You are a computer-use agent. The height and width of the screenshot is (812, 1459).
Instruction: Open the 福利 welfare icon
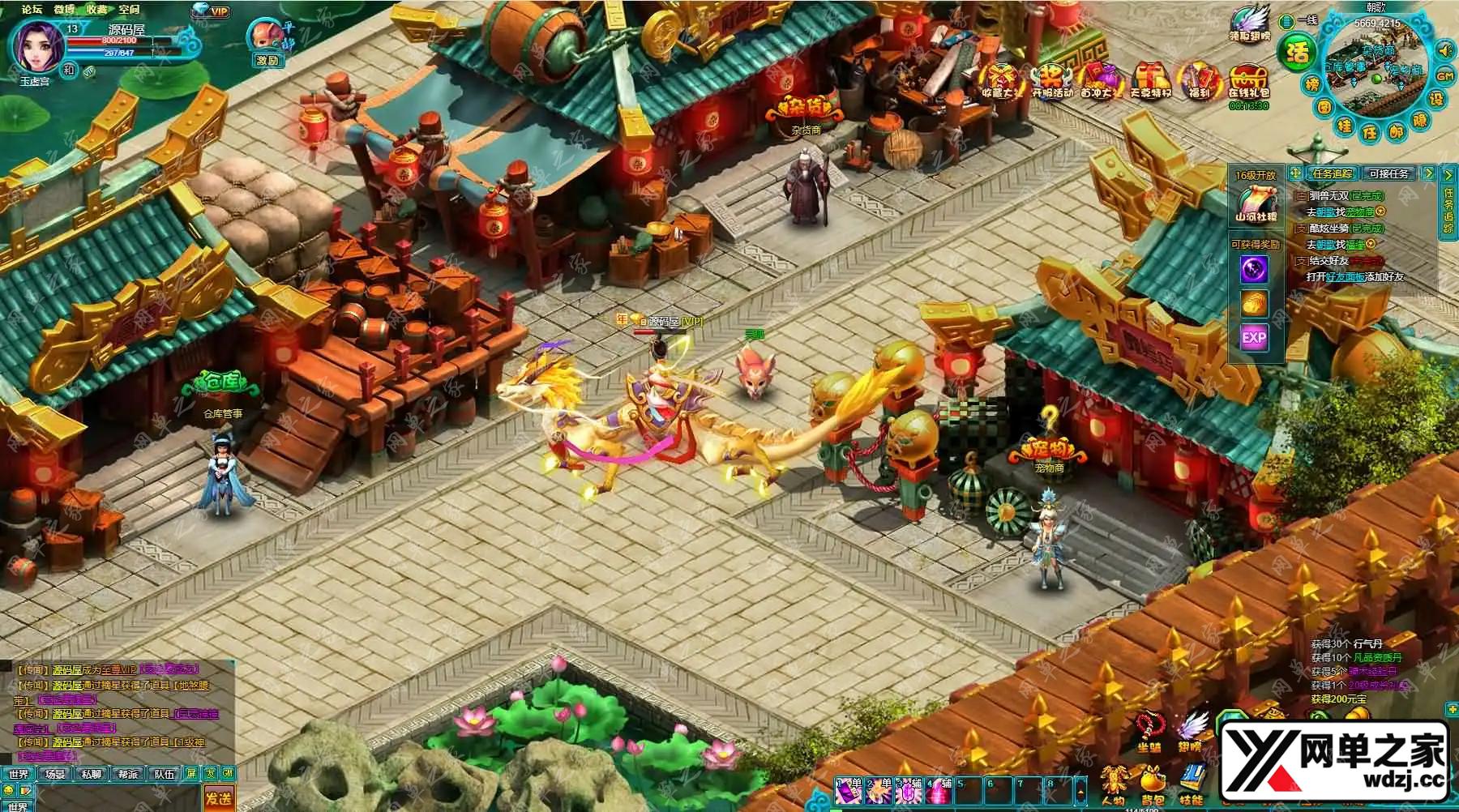tap(1200, 81)
